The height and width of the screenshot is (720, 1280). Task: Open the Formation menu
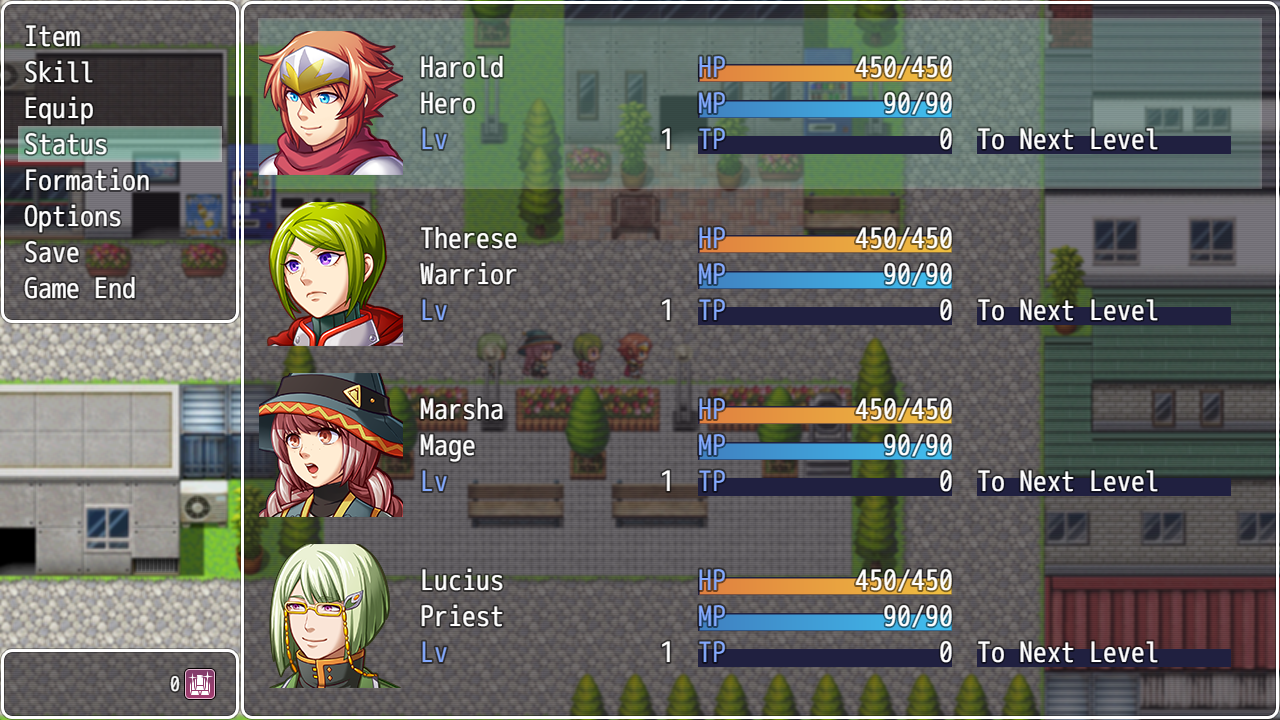coord(87,180)
